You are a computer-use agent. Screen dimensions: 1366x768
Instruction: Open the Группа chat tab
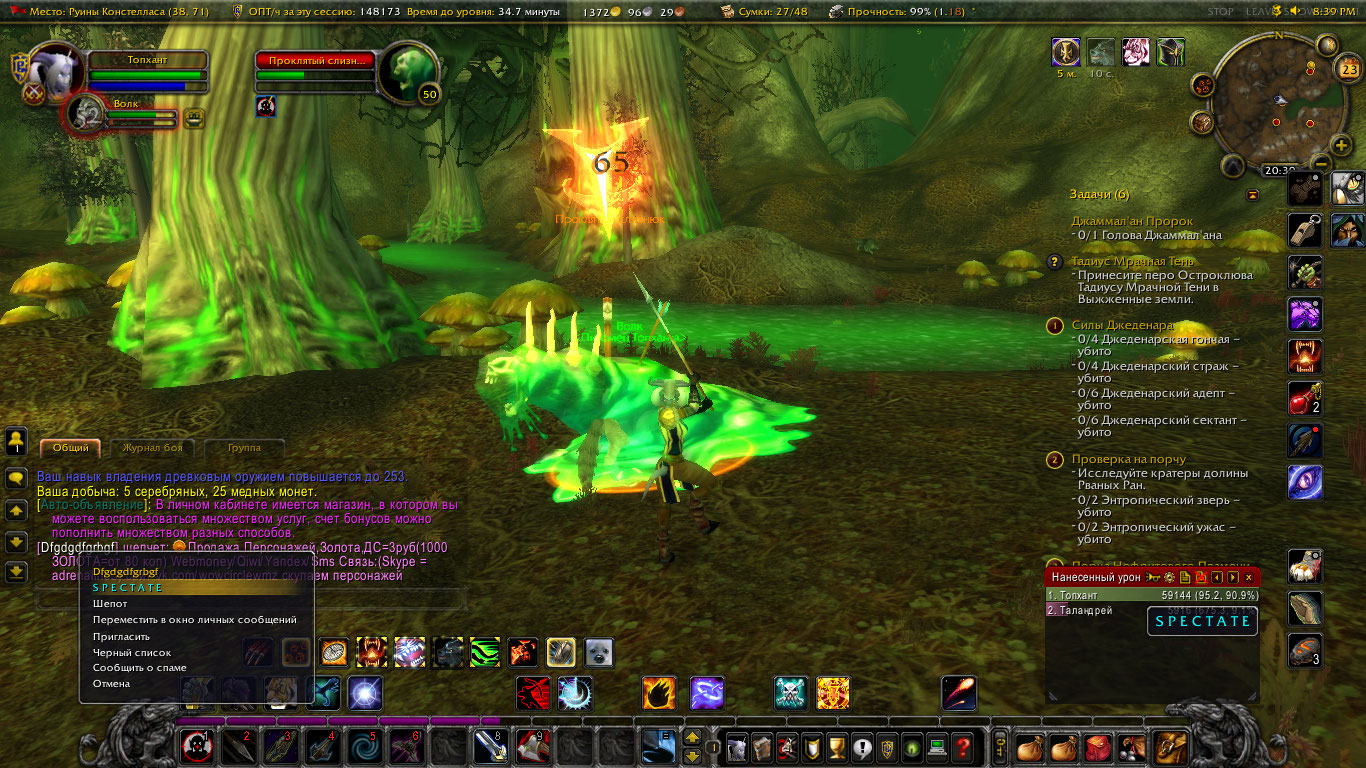pyautogui.click(x=244, y=448)
